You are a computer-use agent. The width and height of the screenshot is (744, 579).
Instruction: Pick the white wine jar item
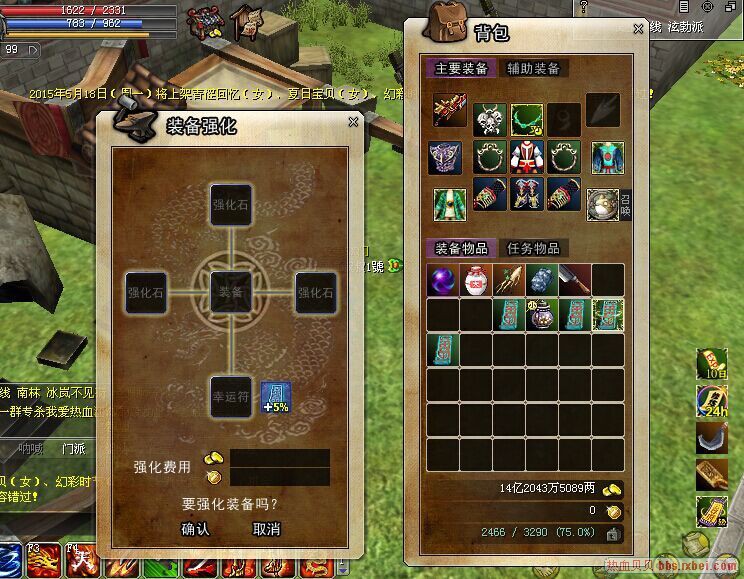point(476,280)
